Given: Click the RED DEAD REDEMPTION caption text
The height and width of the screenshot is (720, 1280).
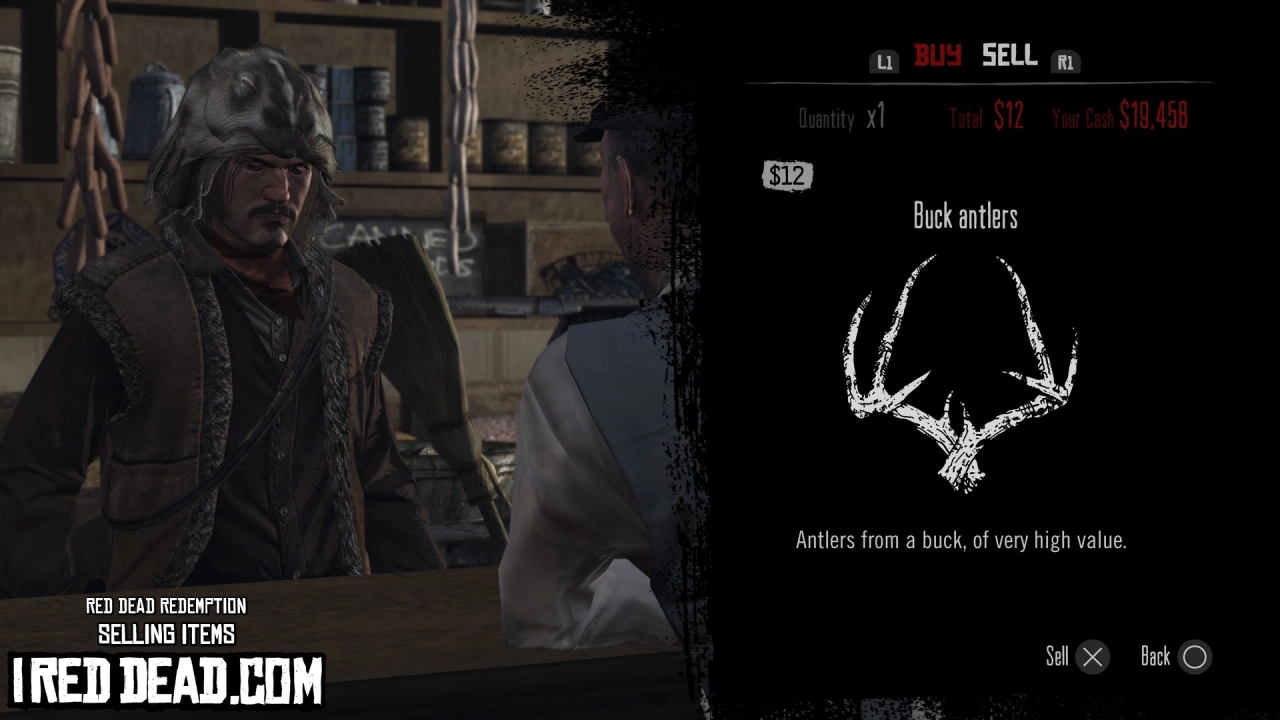Looking at the screenshot, I should [167, 607].
